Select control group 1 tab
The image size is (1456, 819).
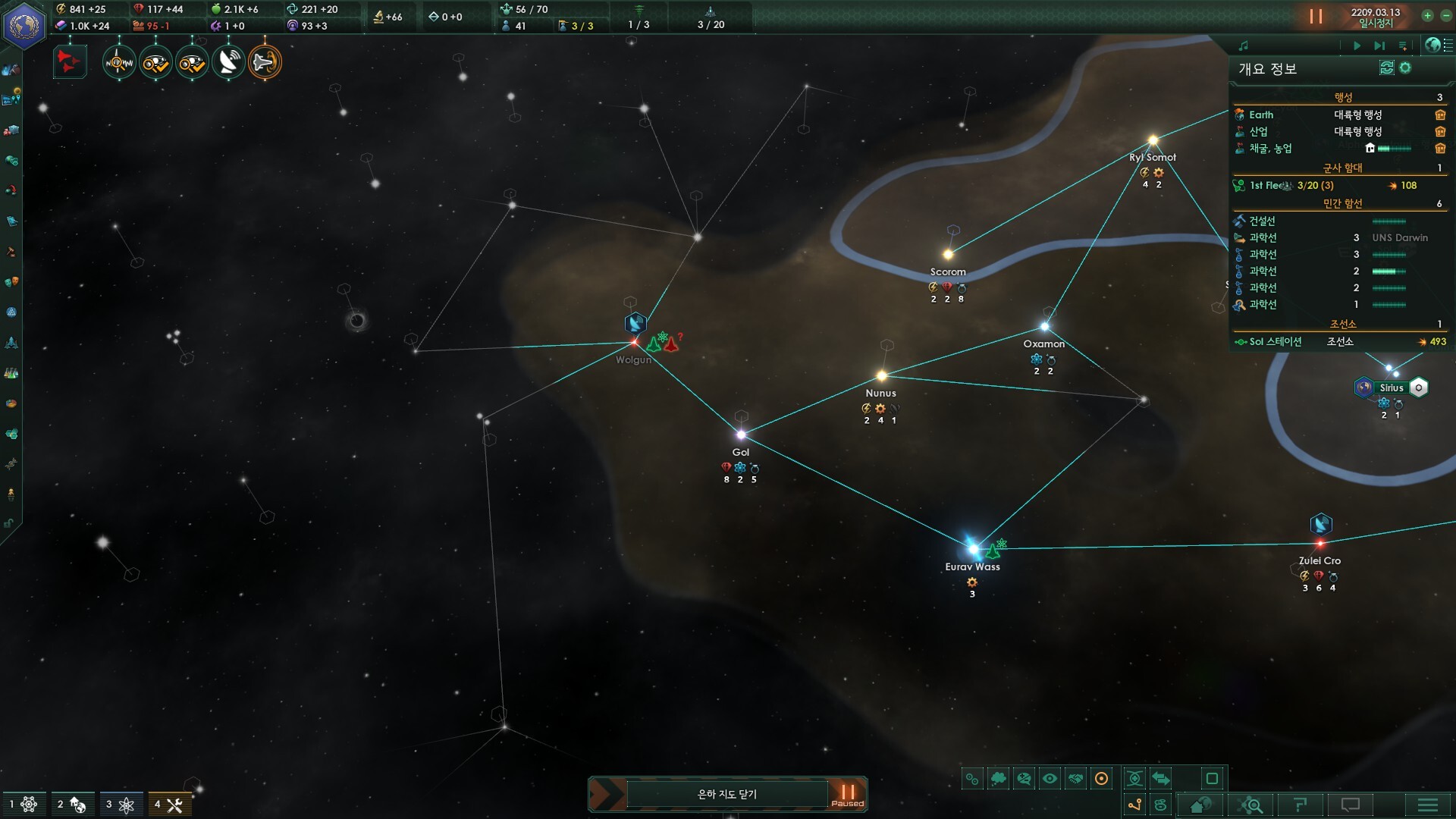22,805
